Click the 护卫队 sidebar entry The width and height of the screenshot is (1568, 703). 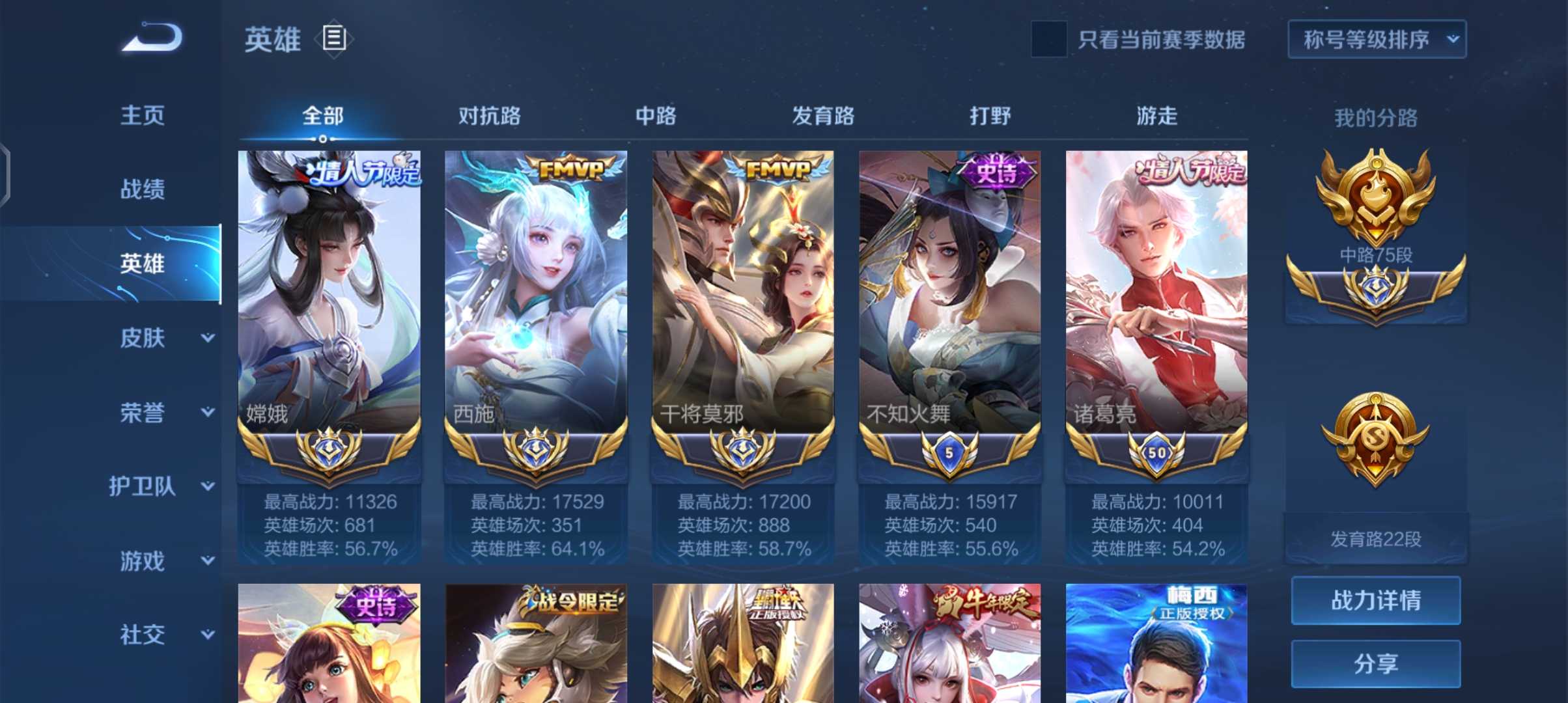[145, 486]
